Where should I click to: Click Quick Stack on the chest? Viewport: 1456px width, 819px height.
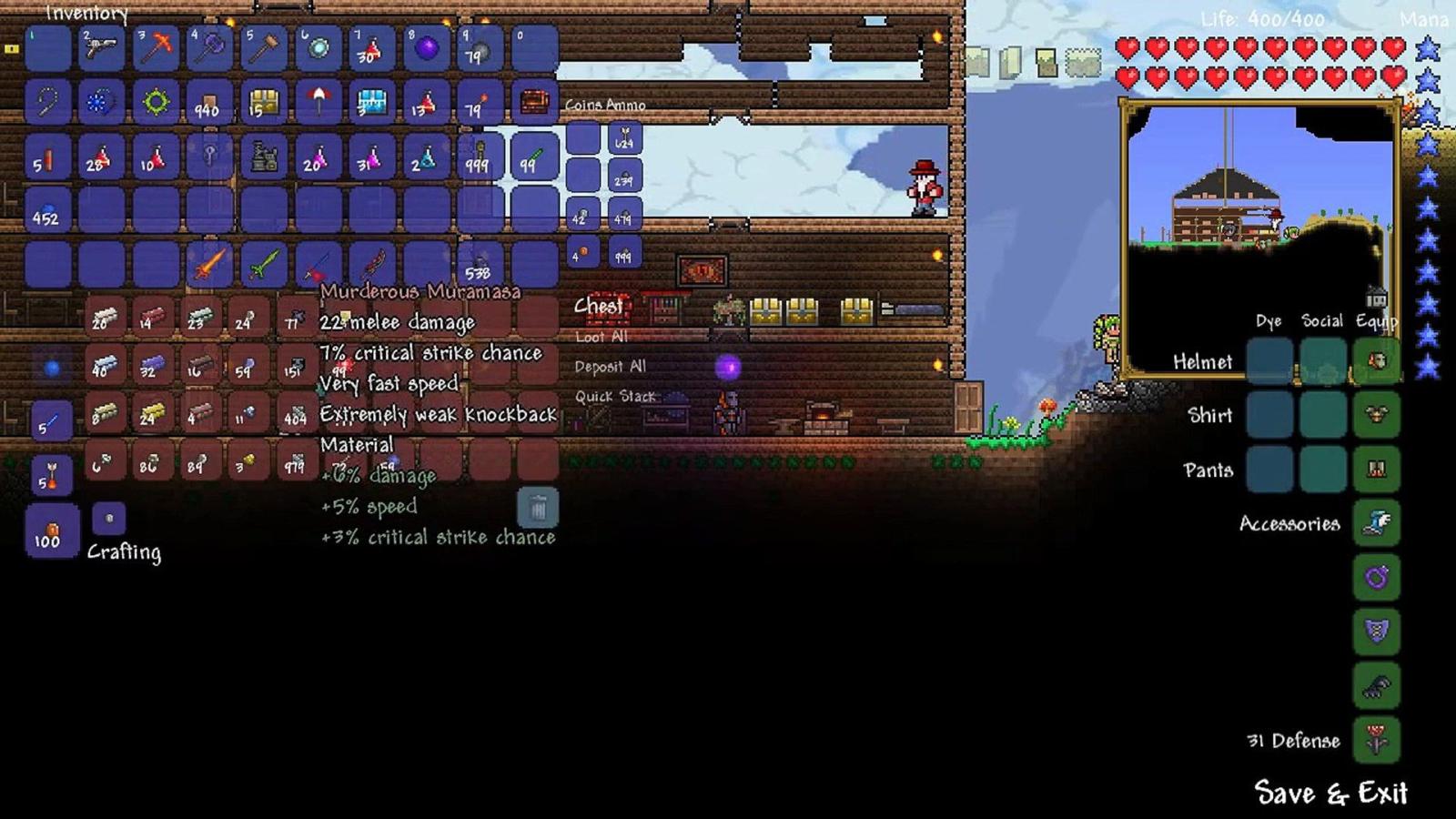pos(614,397)
